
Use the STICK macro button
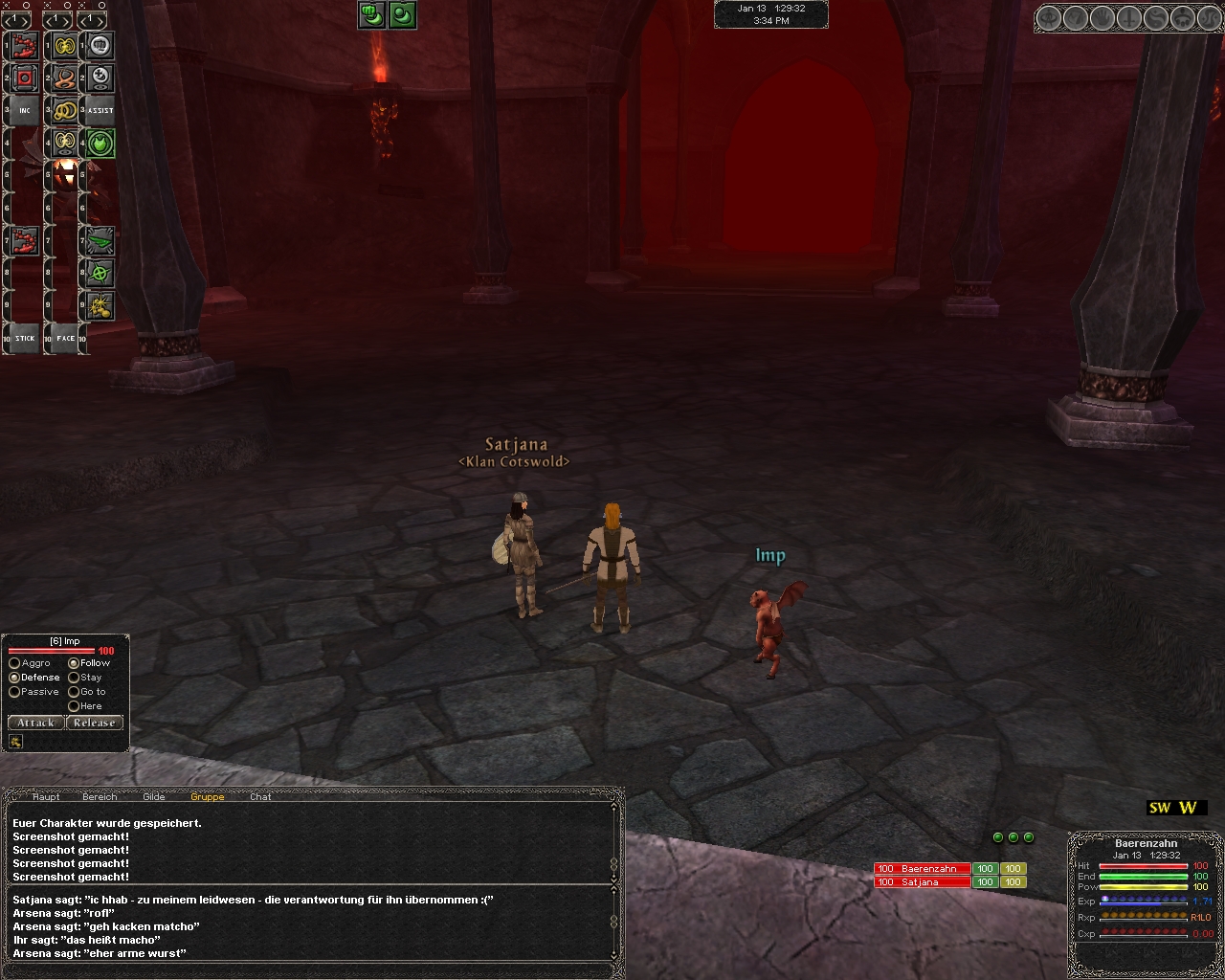coord(25,338)
